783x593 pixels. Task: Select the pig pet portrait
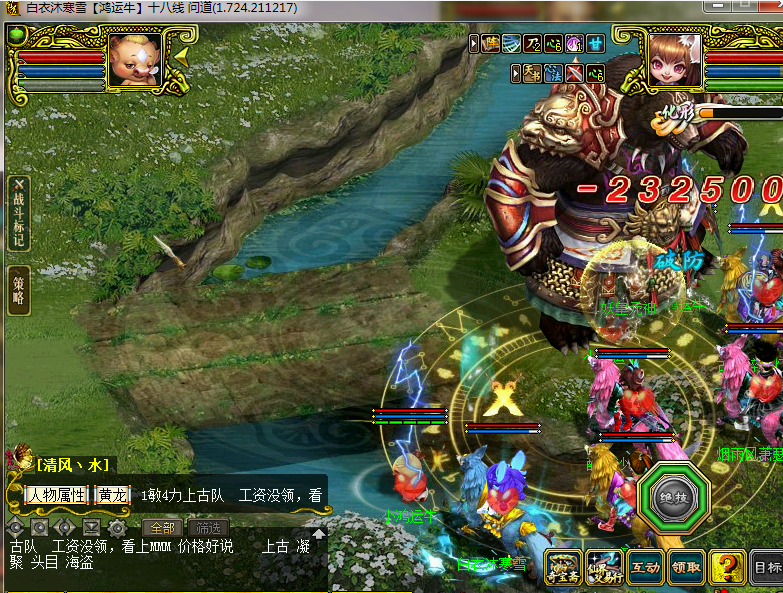click(133, 60)
